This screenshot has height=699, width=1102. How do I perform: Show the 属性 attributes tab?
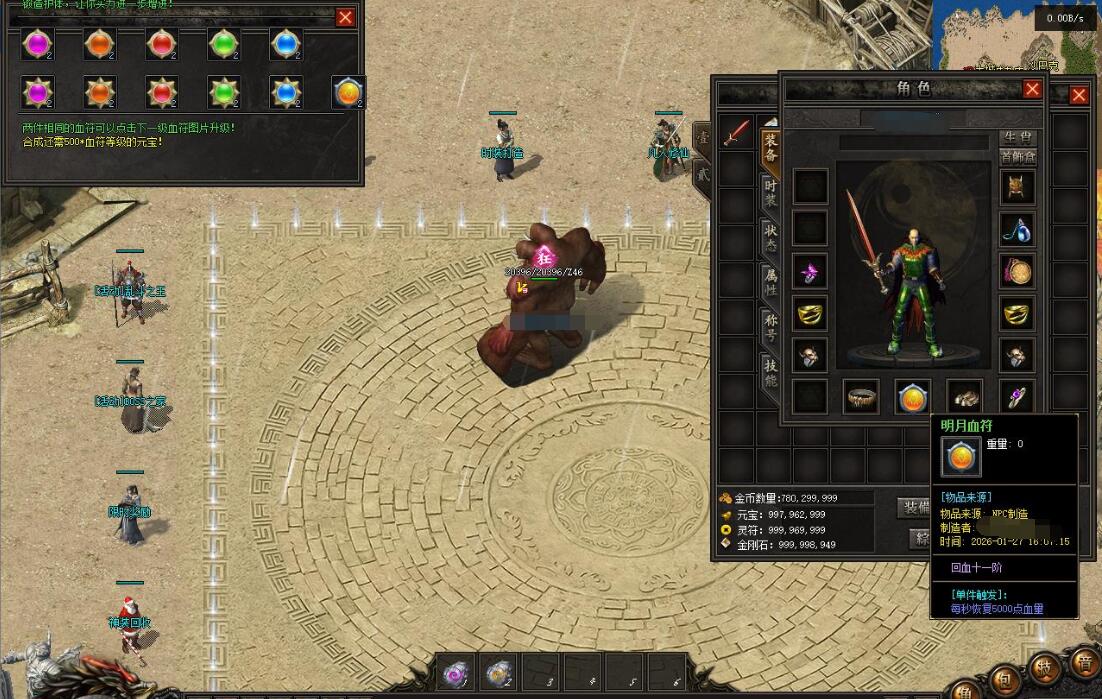tap(771, 282)
